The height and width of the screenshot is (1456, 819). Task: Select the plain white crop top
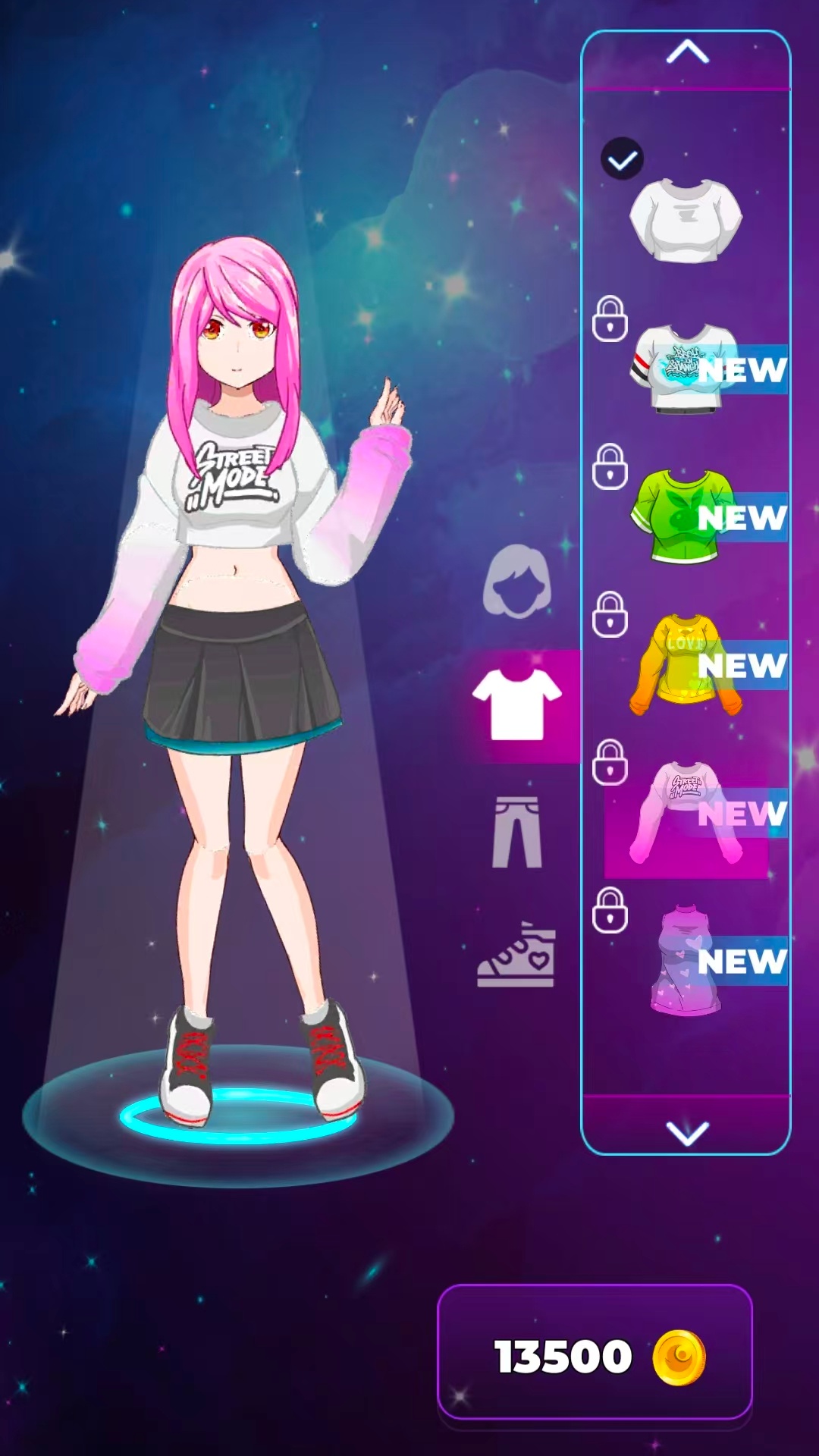(686, 220)
